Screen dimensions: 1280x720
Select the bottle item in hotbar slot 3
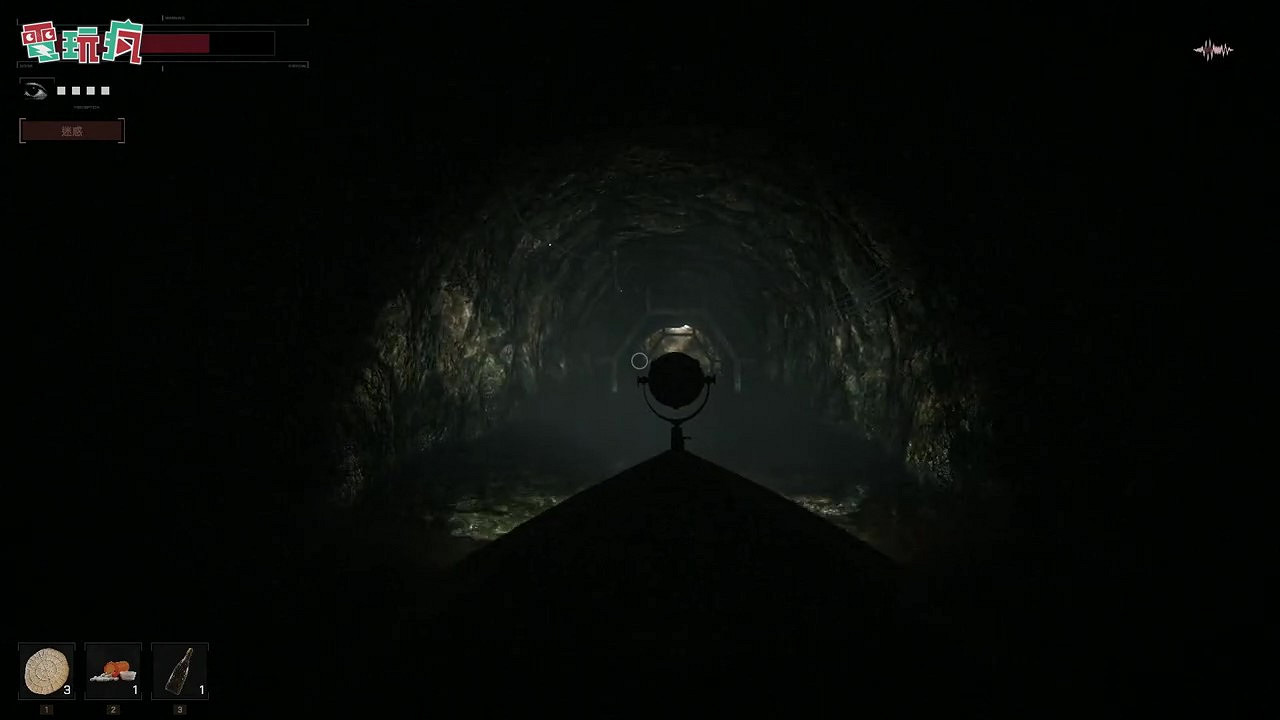(x=180, y=670)
